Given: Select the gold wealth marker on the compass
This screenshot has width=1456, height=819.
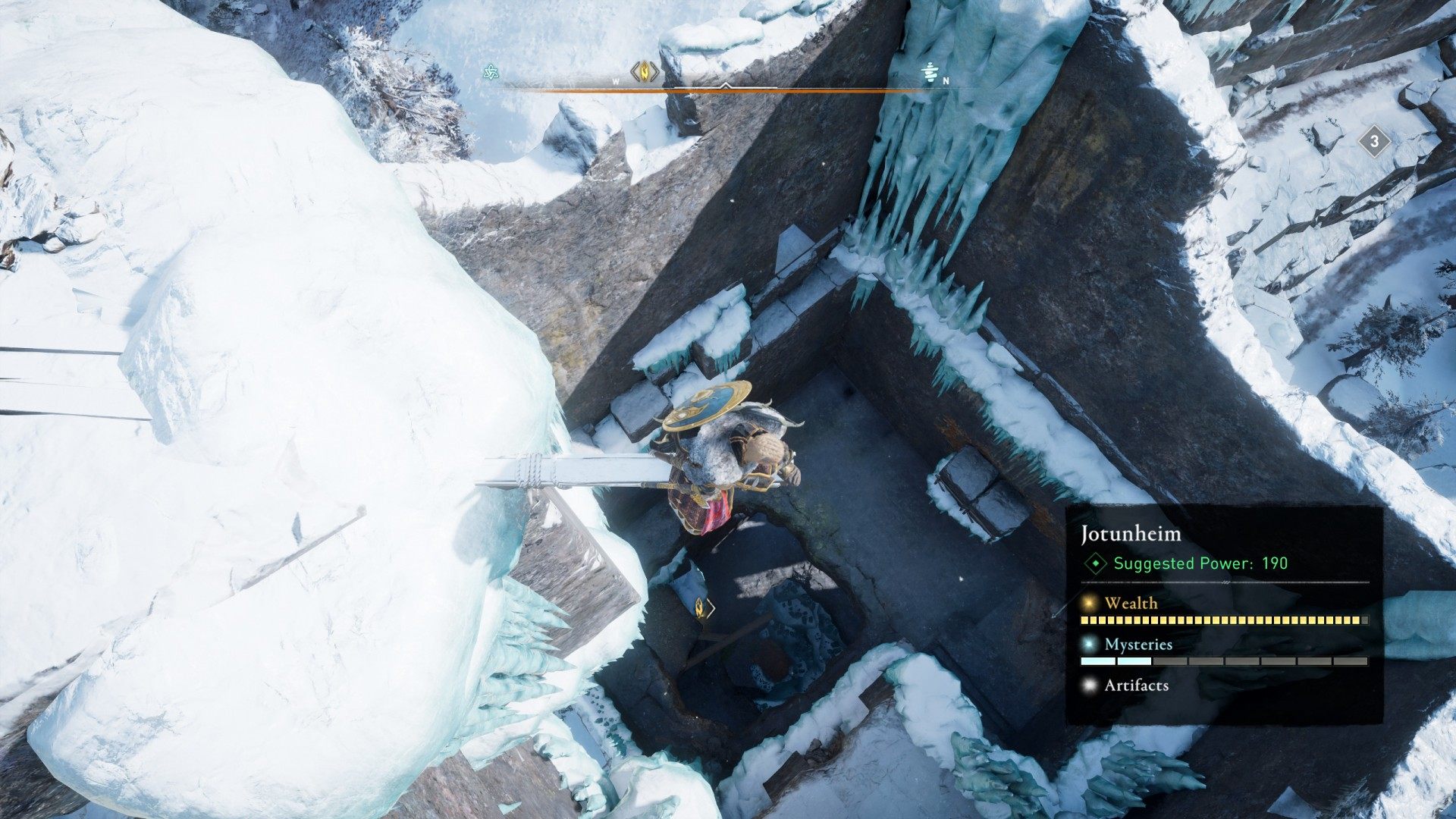Looking at the screenshot, I should click(x=645, y=72).
